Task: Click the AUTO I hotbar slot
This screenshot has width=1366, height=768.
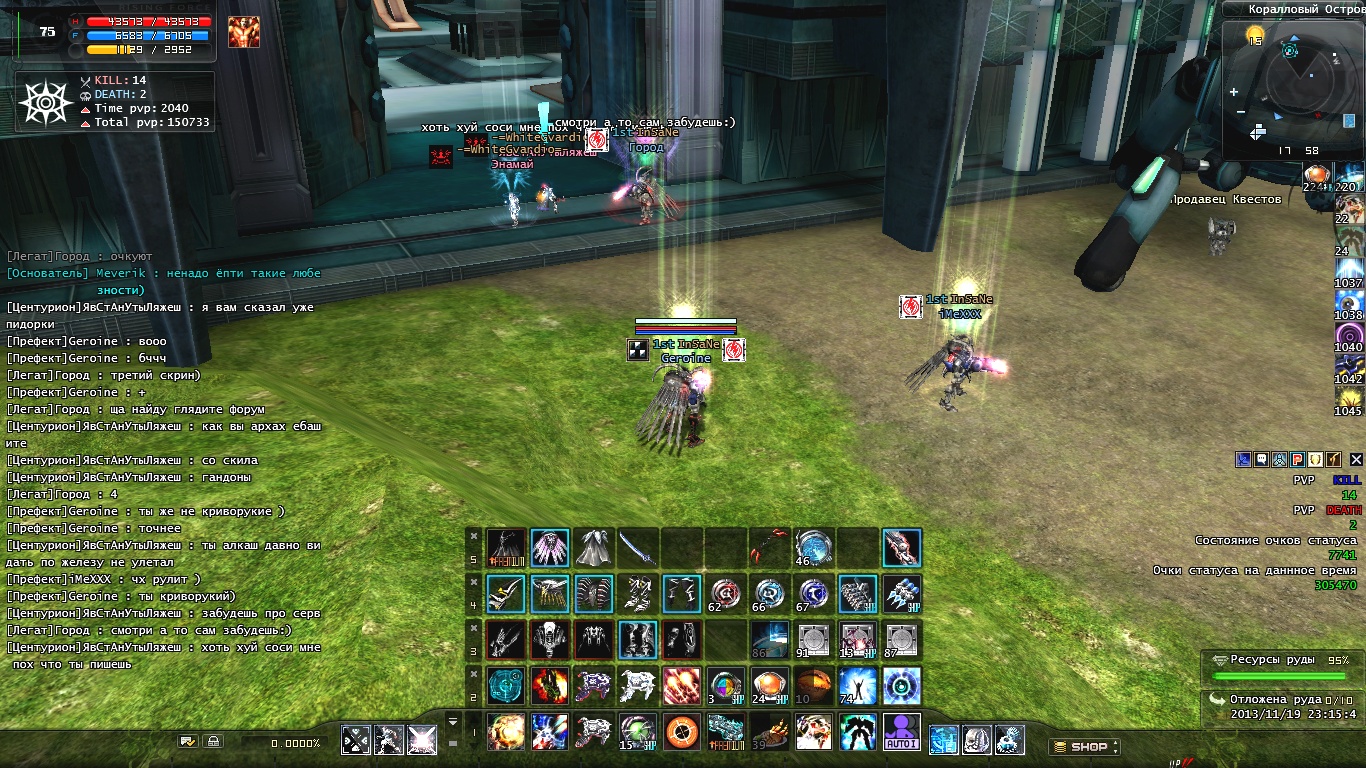Action: (902, 732)
